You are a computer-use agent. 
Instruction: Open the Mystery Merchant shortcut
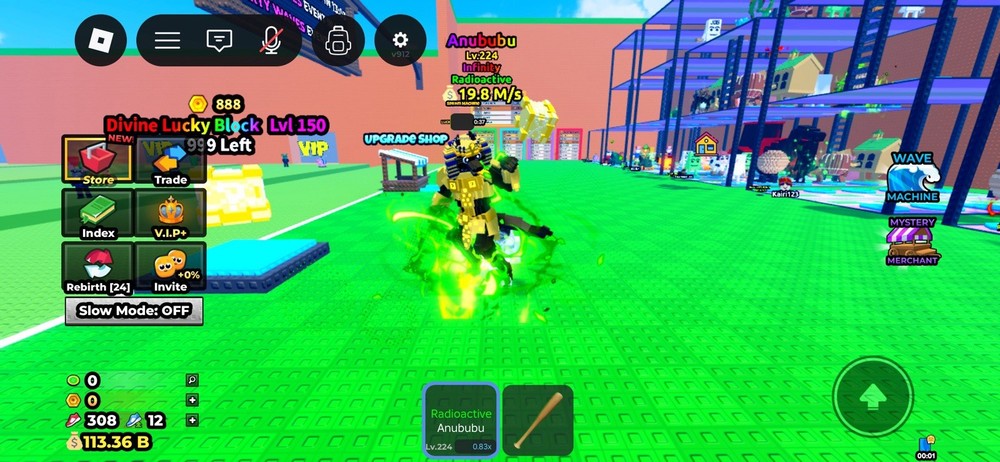[912, 241]
